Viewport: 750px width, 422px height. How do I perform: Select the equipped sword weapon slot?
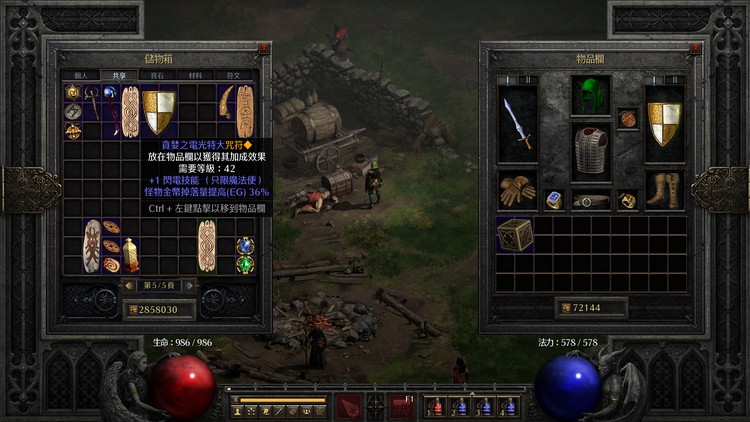tap(517, 124)
